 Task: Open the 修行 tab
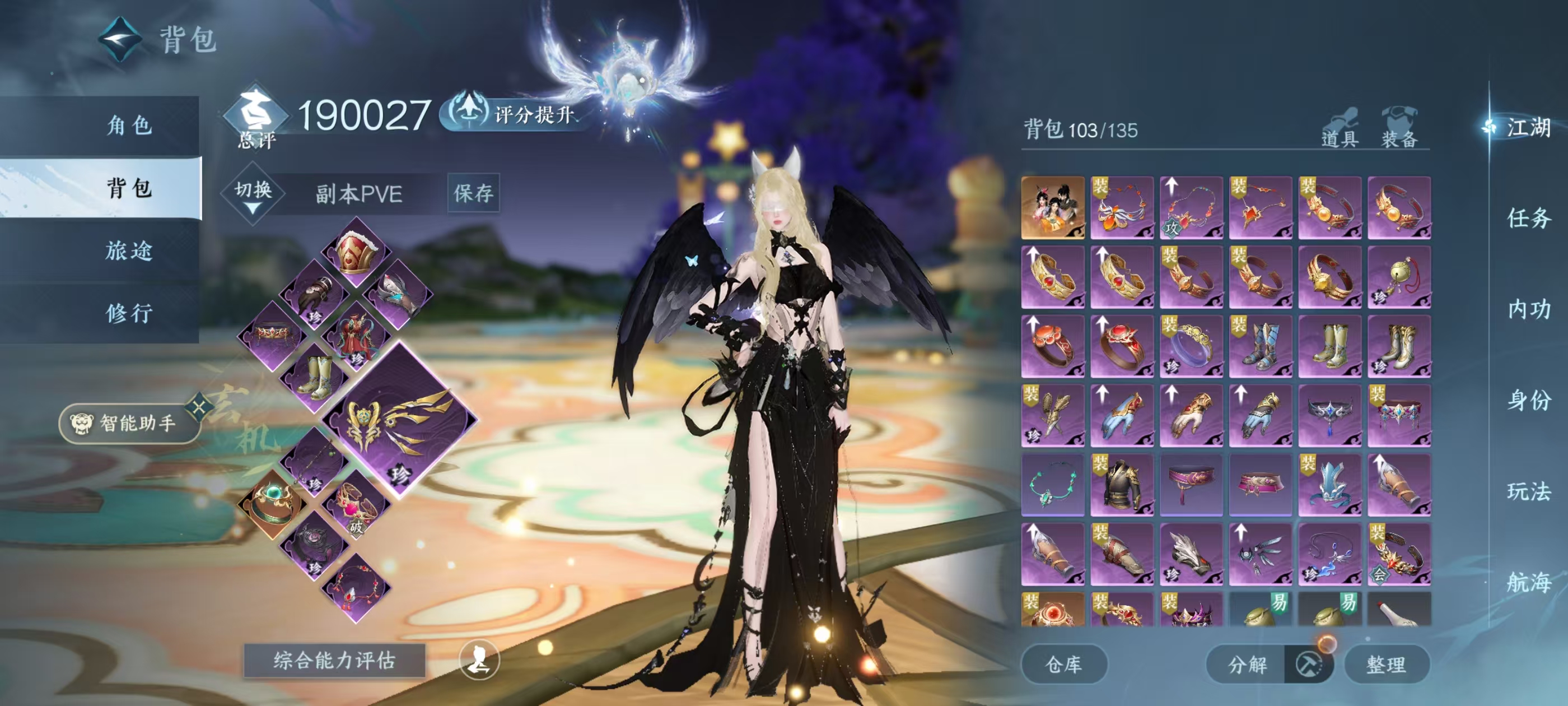(129, 313)
